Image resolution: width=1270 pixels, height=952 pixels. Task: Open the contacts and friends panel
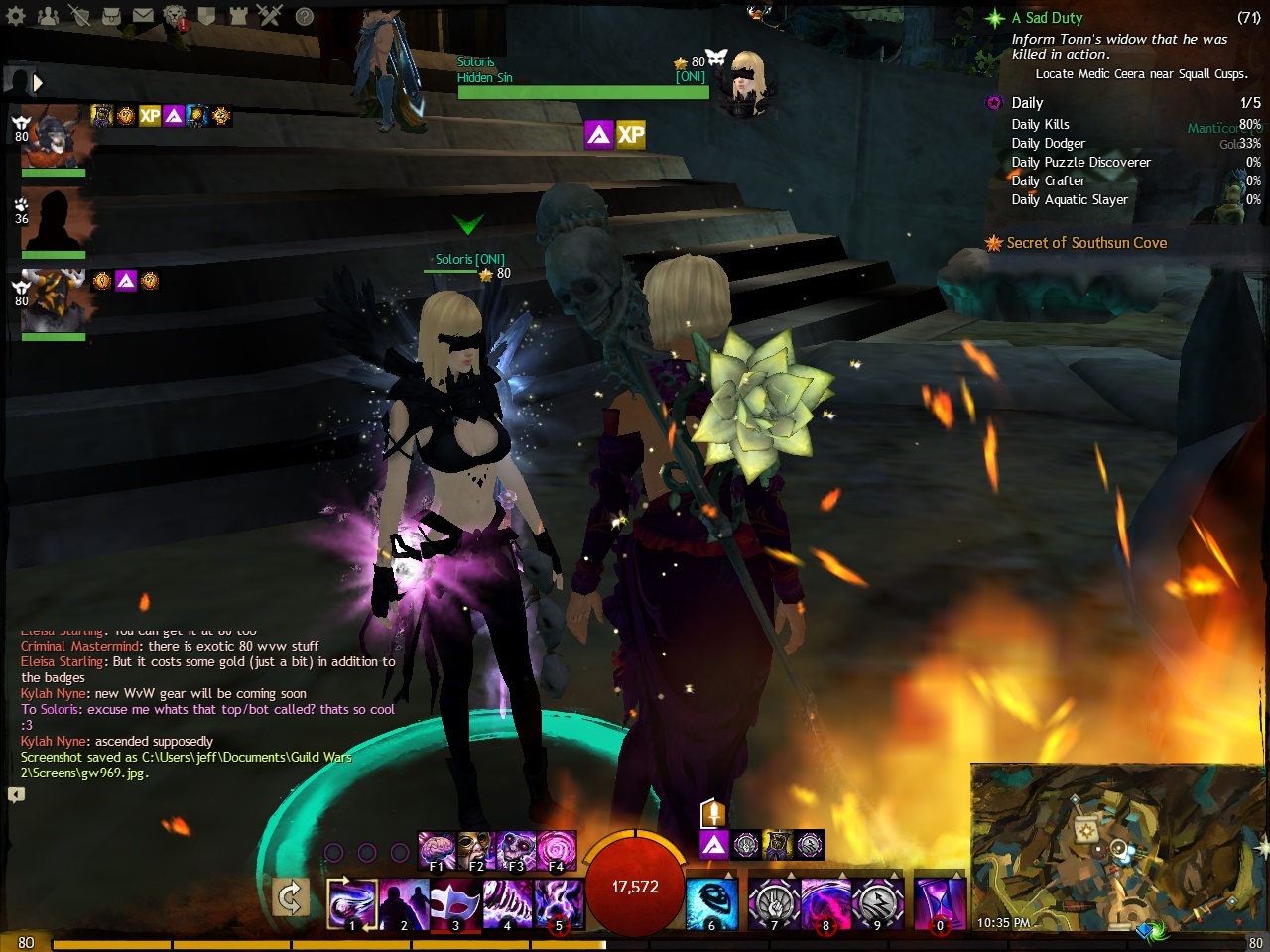point(48,16)
